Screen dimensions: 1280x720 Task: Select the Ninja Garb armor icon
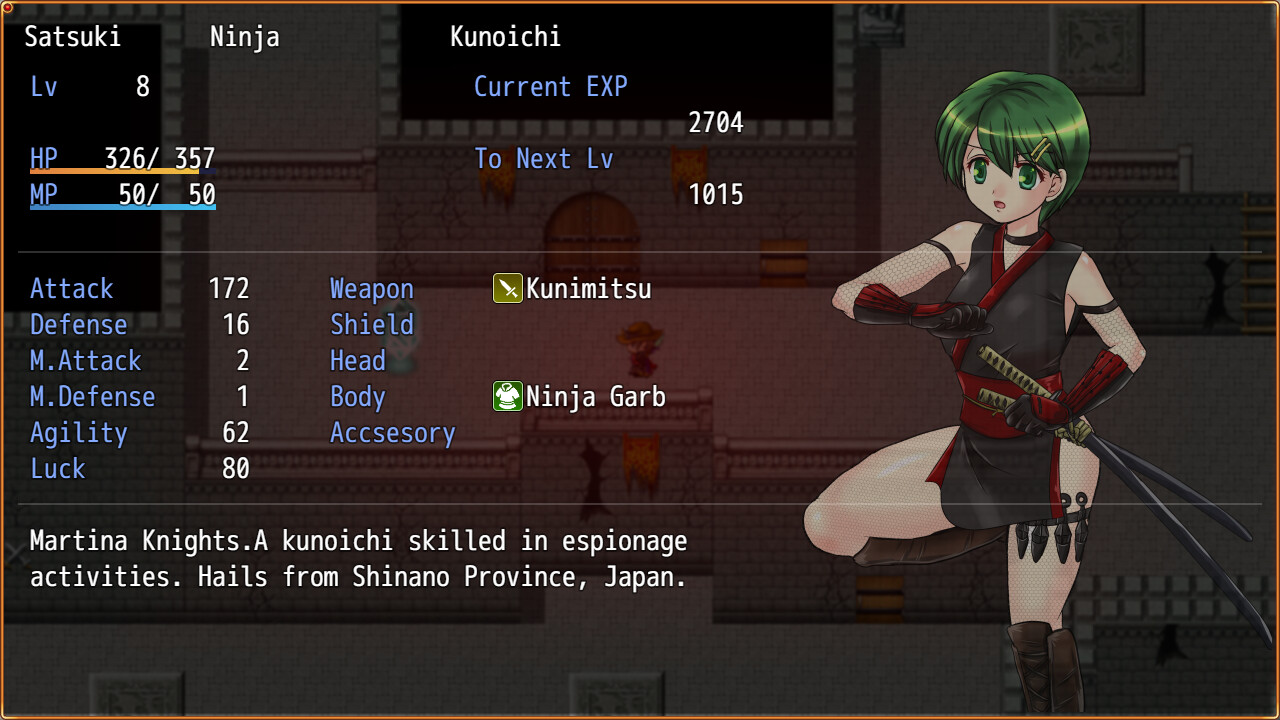[x=506, y=397]
